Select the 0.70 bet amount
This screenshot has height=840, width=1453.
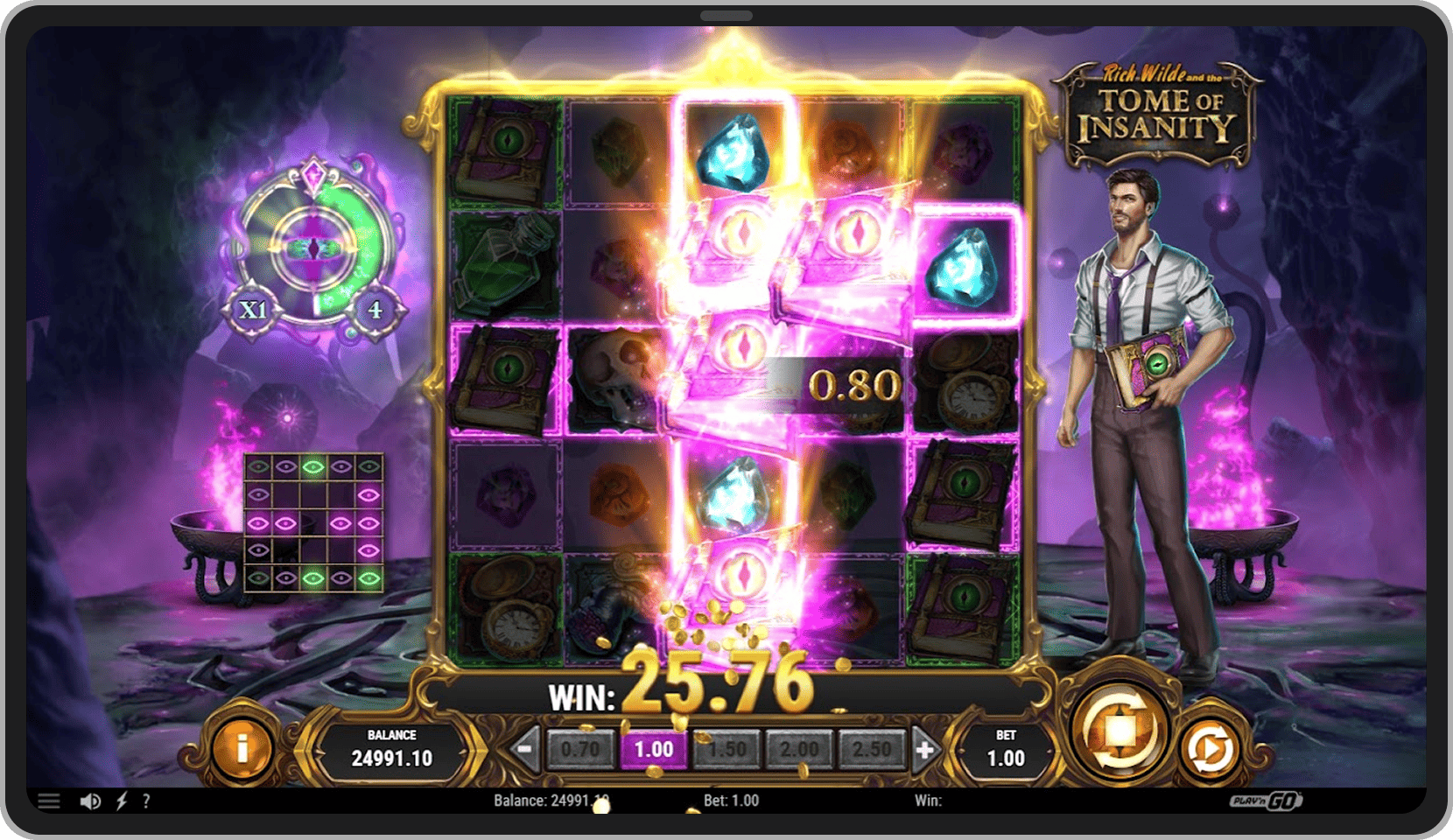580,749
